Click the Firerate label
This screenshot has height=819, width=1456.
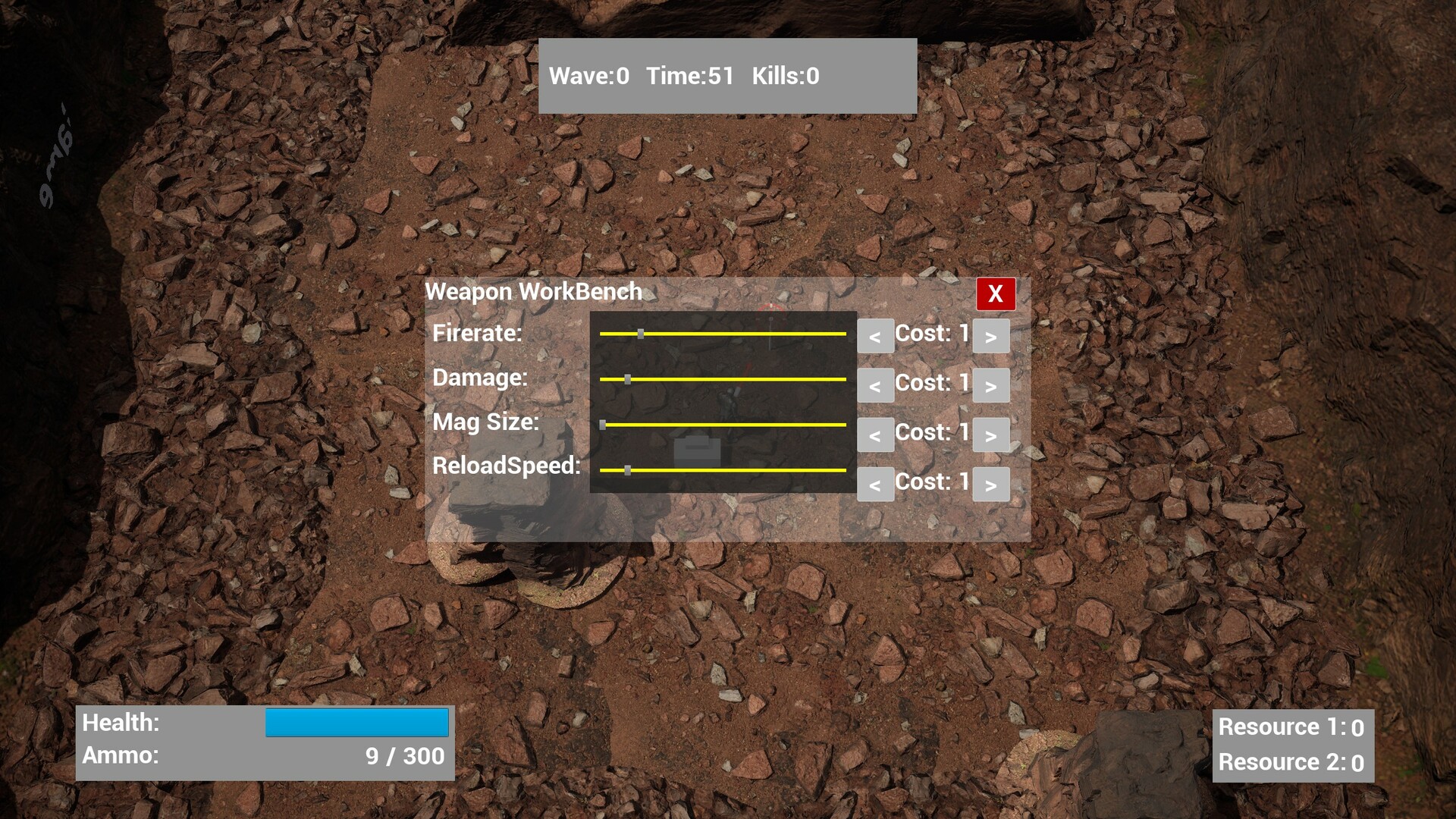tap(478, 334)
